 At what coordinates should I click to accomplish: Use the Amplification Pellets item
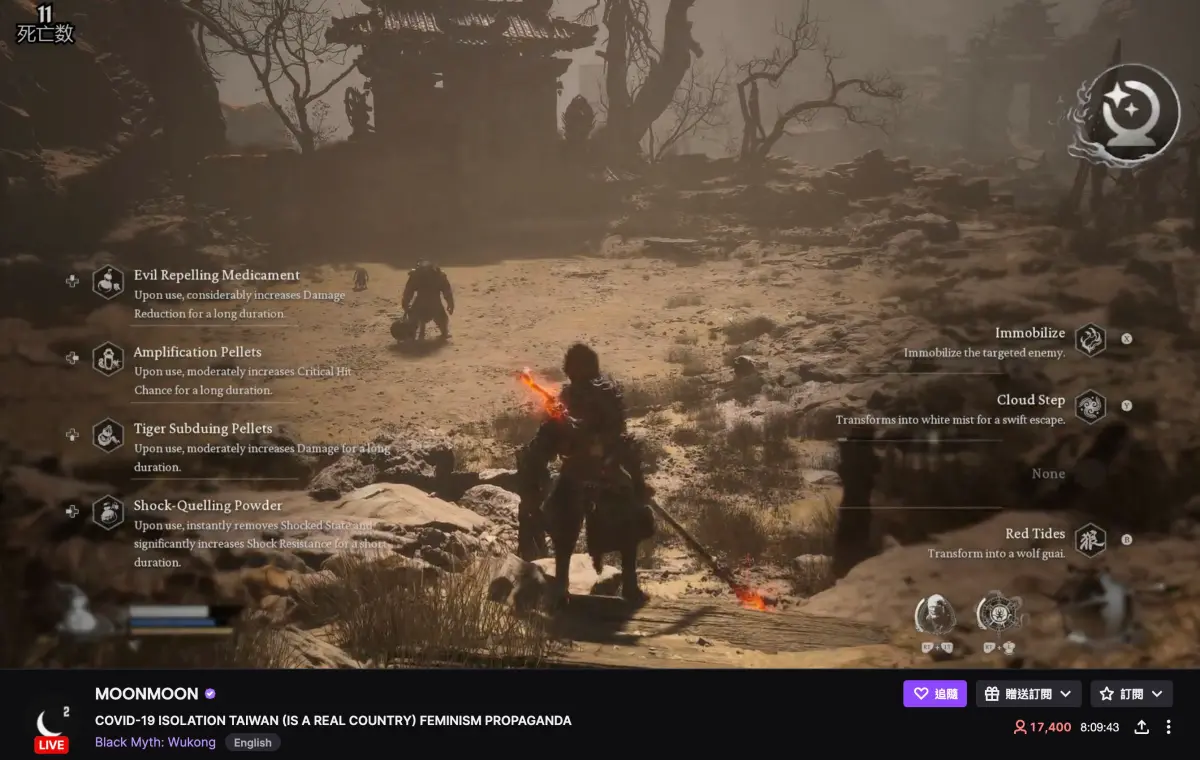point(108,358)
